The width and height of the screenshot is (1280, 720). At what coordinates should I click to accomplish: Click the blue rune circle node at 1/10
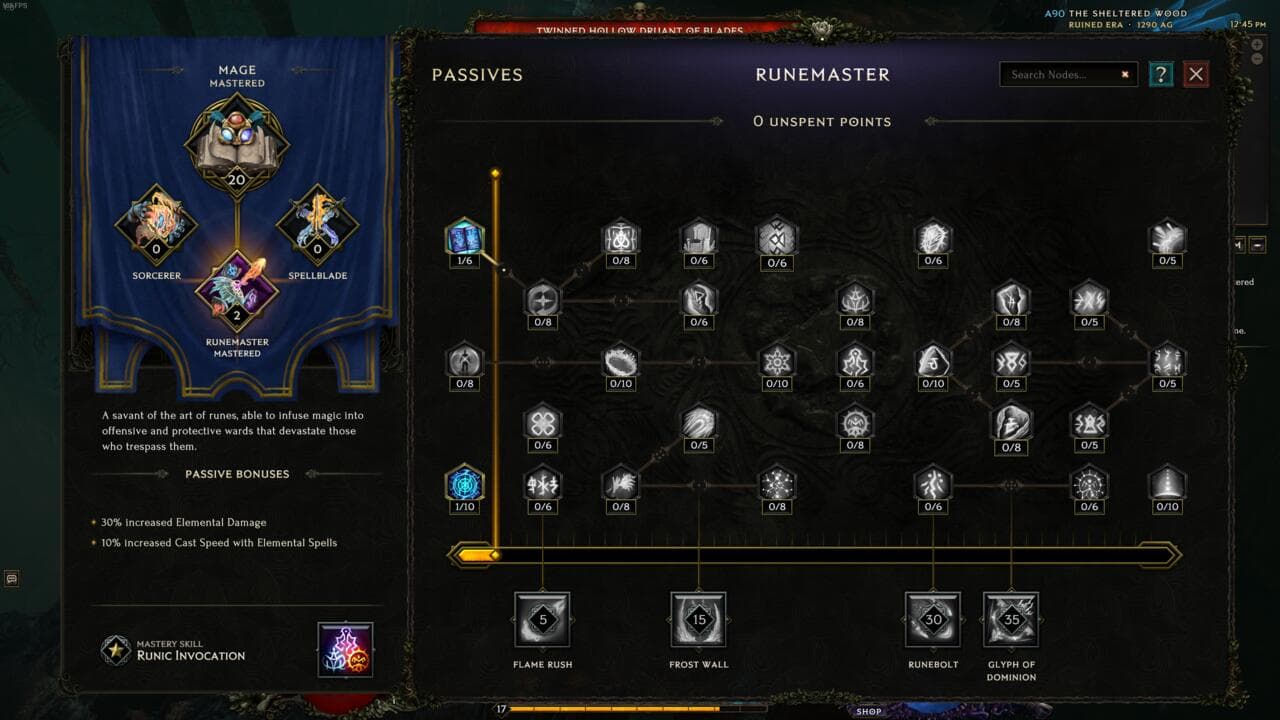pyautogui.click(x=464, y=484)
